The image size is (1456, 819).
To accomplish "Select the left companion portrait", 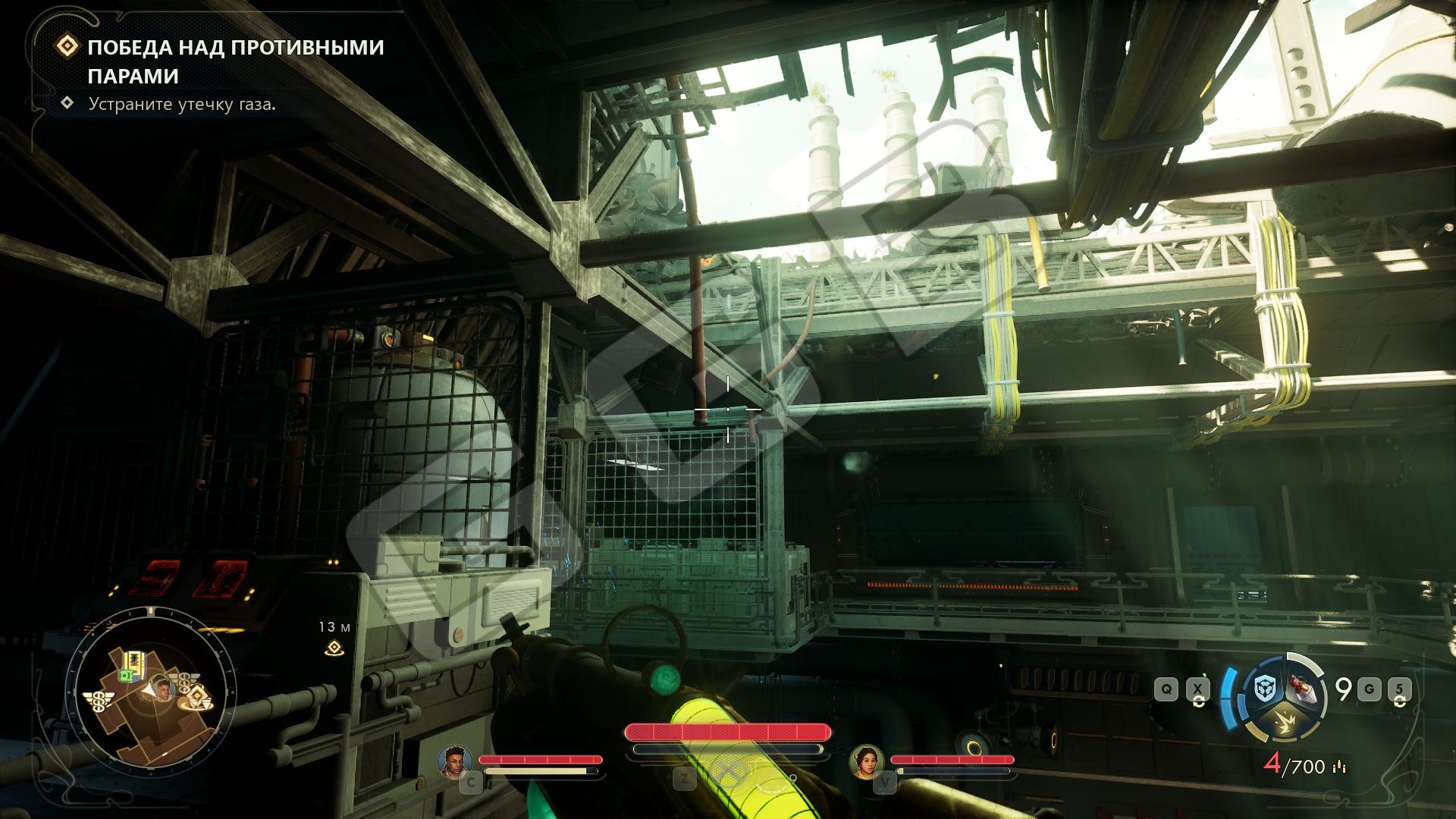I will tap(455, 761).
